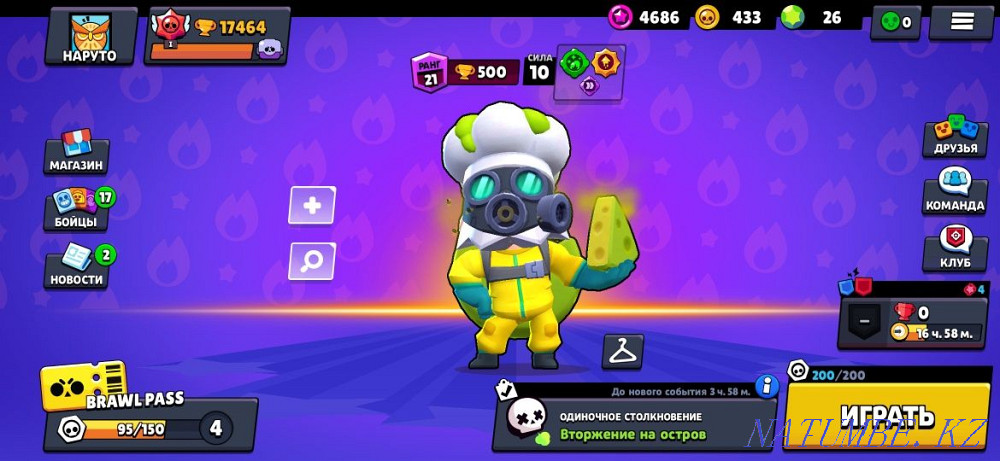Open the brawler gadget and star power panel
Image resolution: width=1000 pixels, height=461 pixels.
(x=589, y=72)
